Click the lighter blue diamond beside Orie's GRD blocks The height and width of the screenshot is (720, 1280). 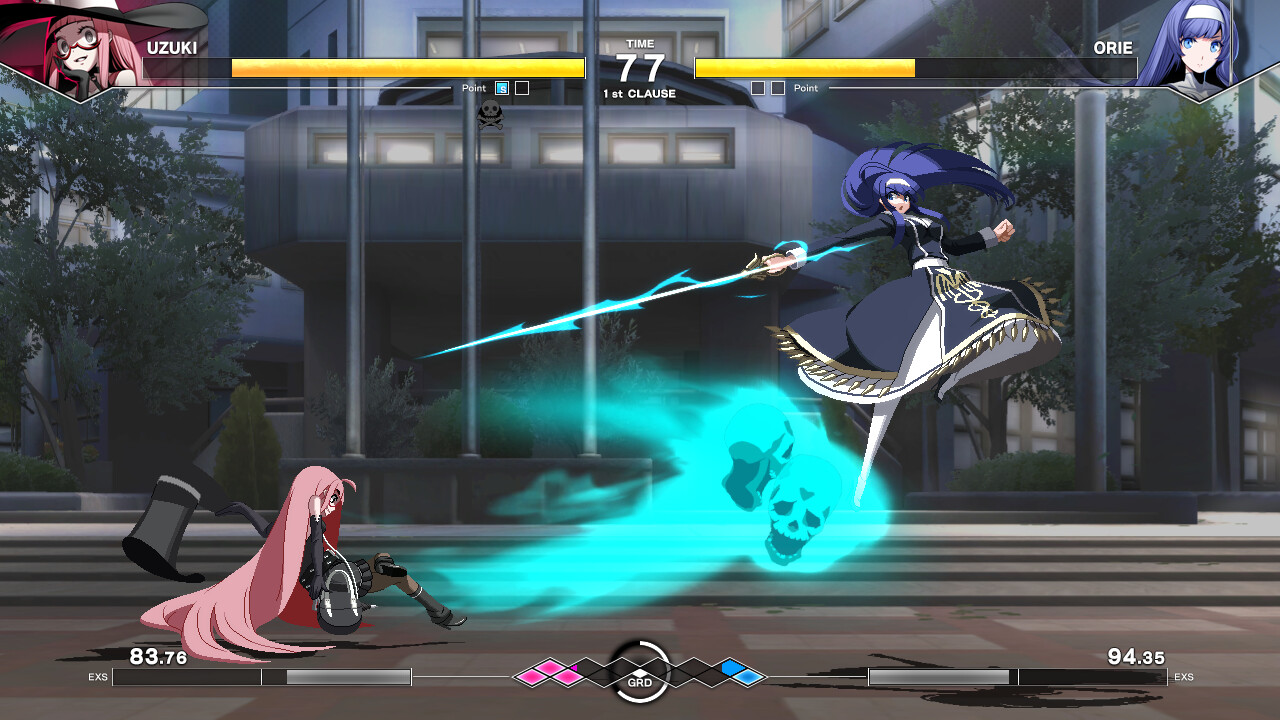click(746, 677)
